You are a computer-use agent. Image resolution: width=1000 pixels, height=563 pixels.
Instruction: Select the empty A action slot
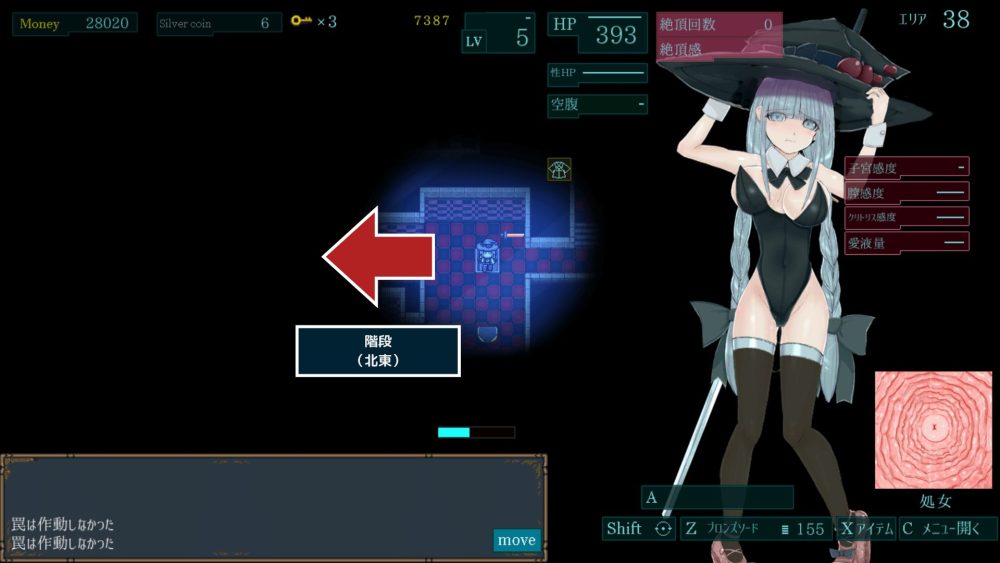(x=717, y=497)
